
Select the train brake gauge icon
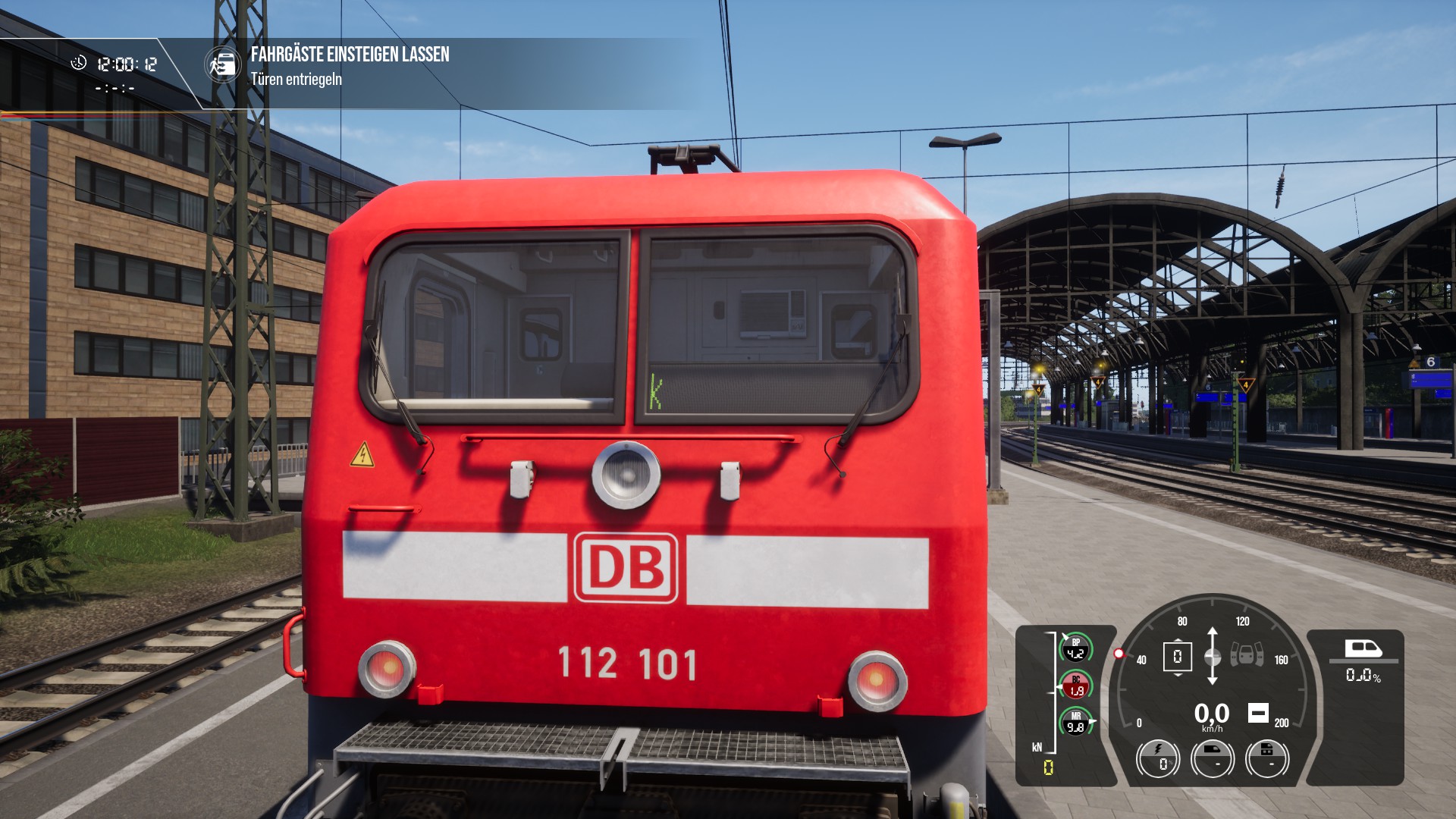pos(1212,758)
